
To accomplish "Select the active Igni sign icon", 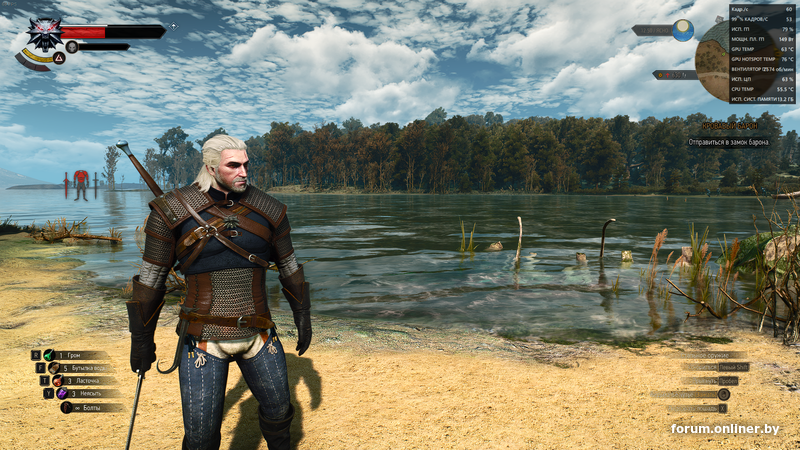I will 59,58.
